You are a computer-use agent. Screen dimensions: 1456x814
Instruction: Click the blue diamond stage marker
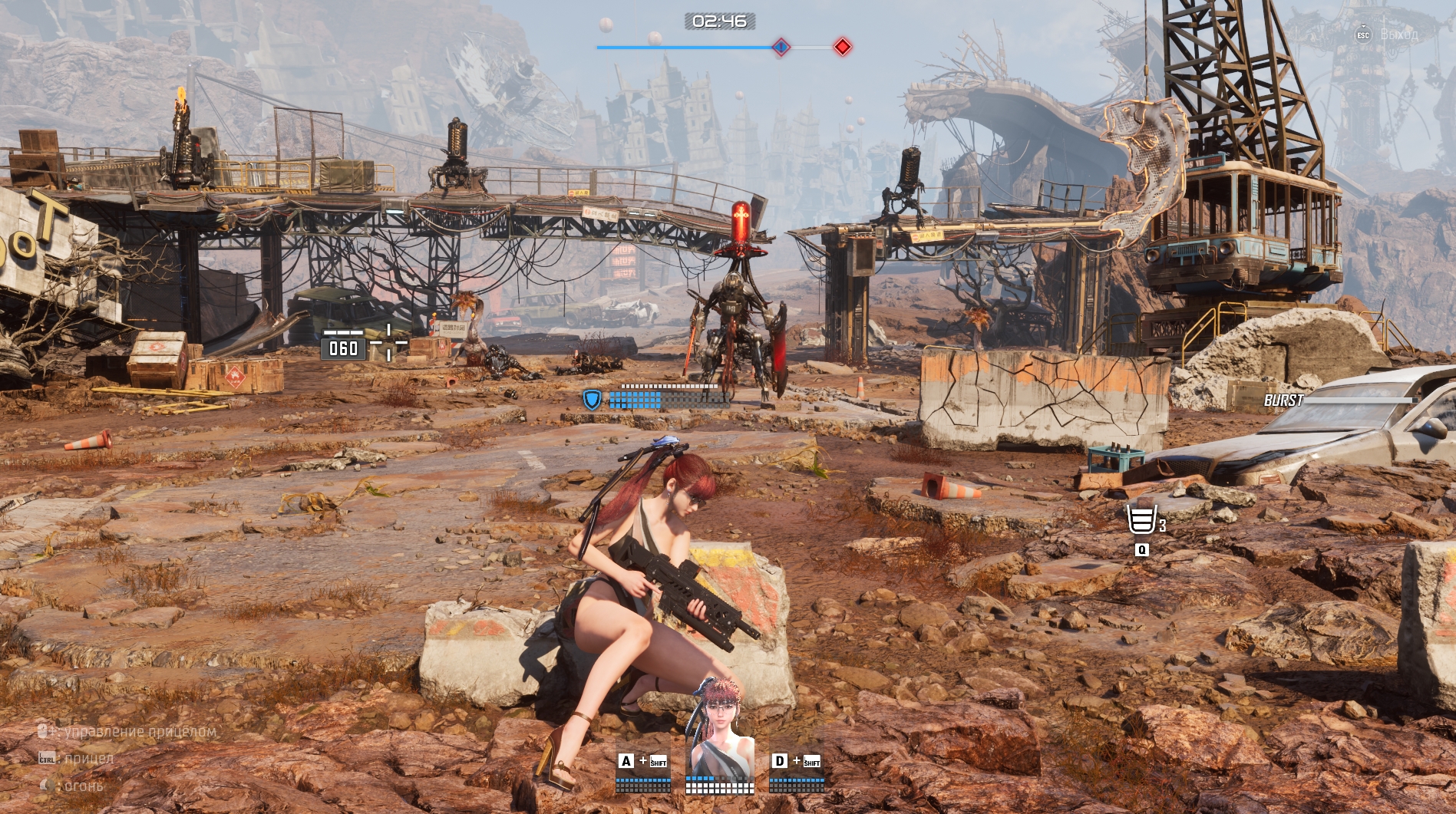pos(781,48)
